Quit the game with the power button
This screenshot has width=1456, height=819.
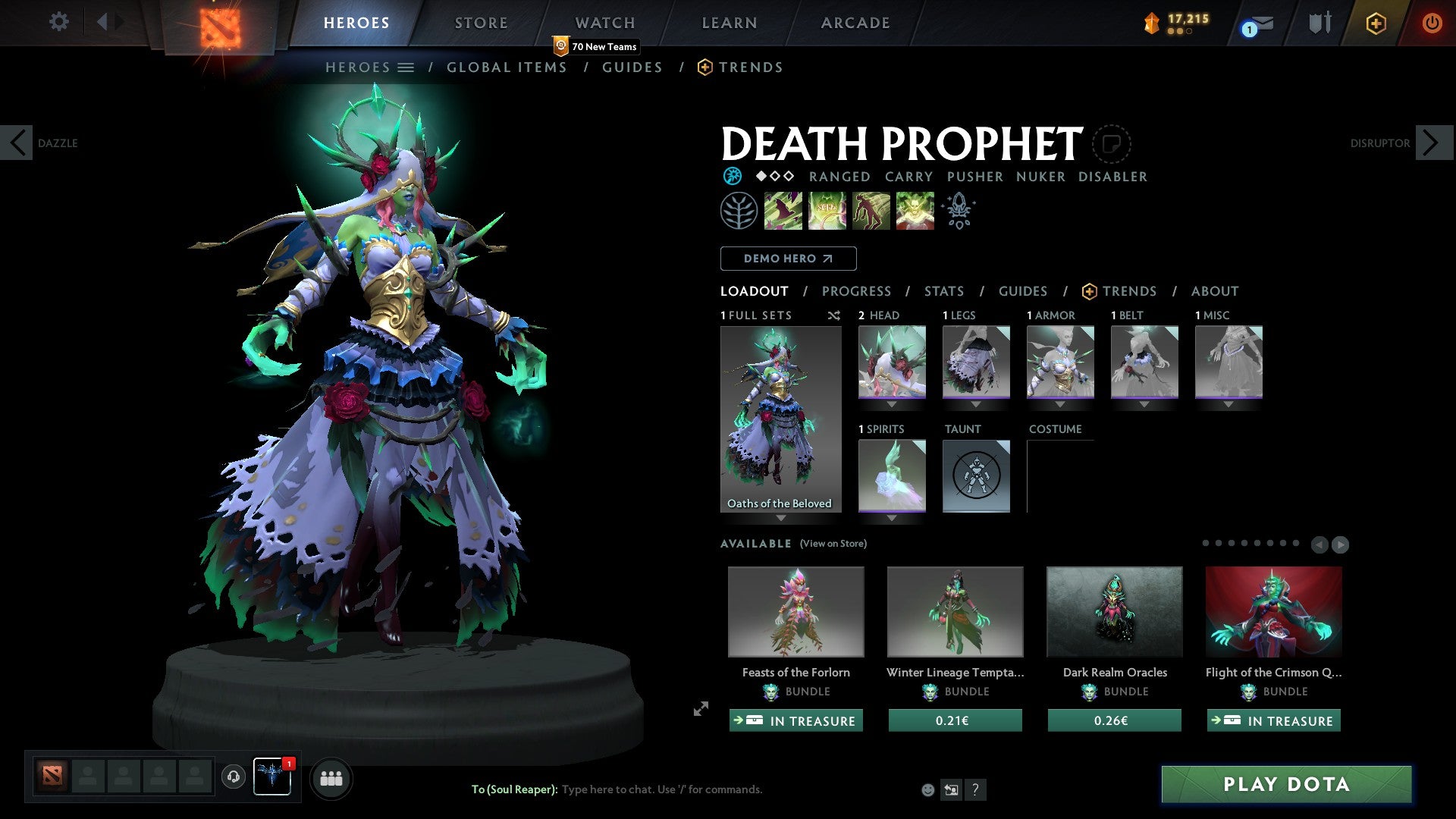click(1432, 23)
